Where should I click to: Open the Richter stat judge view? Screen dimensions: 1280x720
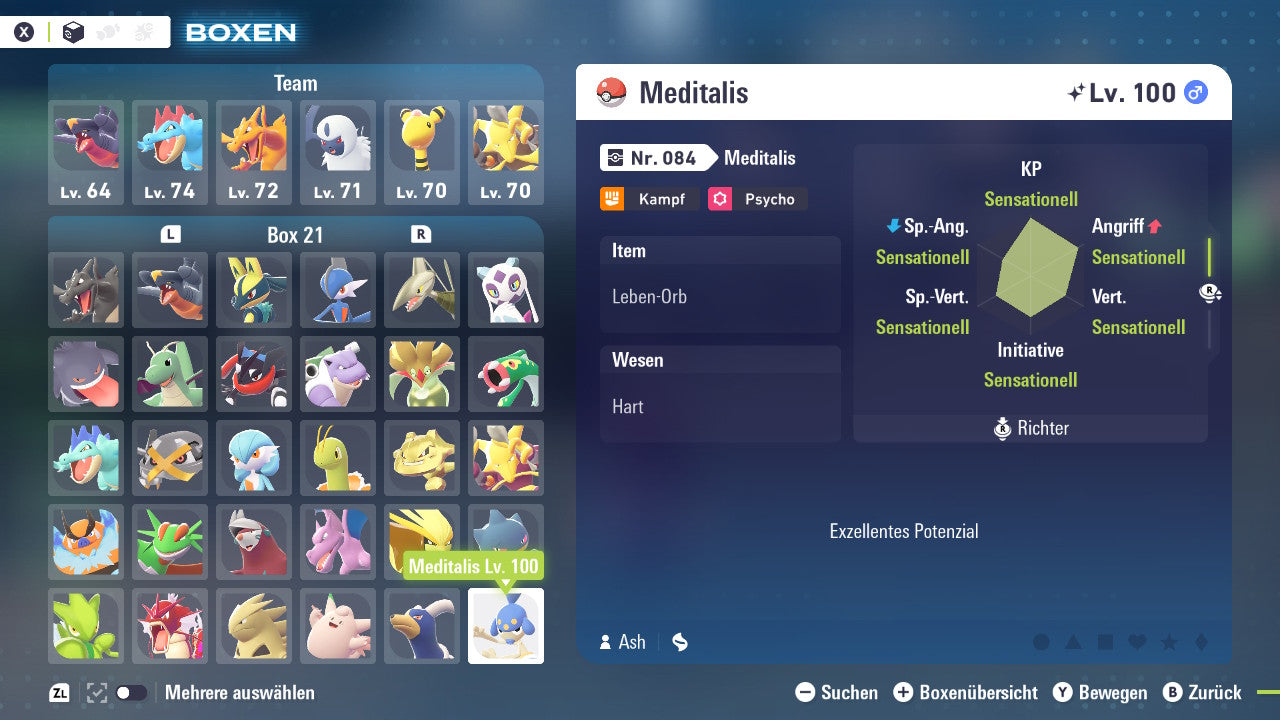[x=1029, y=429]
